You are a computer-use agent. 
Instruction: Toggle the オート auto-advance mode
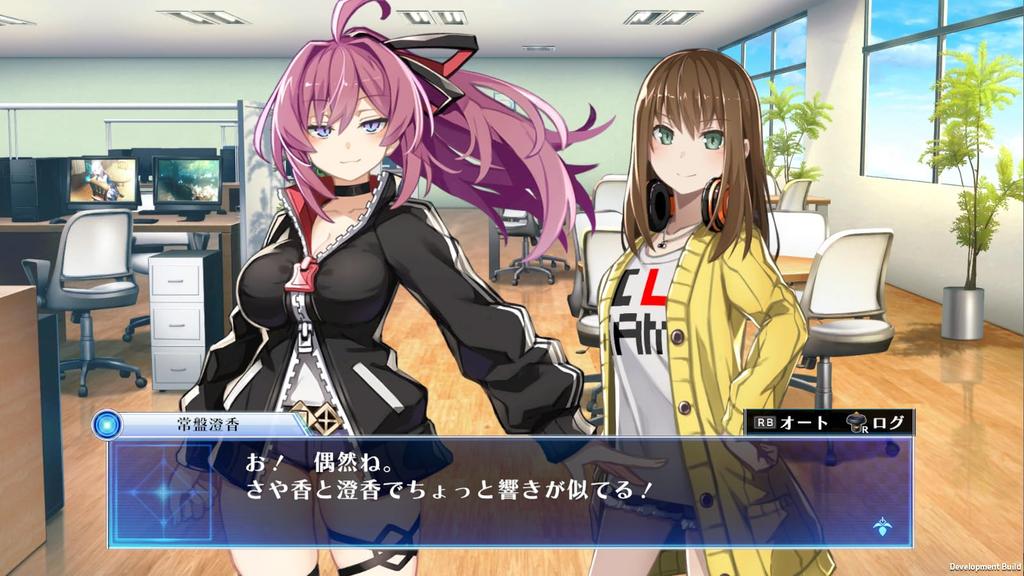click(x=792, y=423)
